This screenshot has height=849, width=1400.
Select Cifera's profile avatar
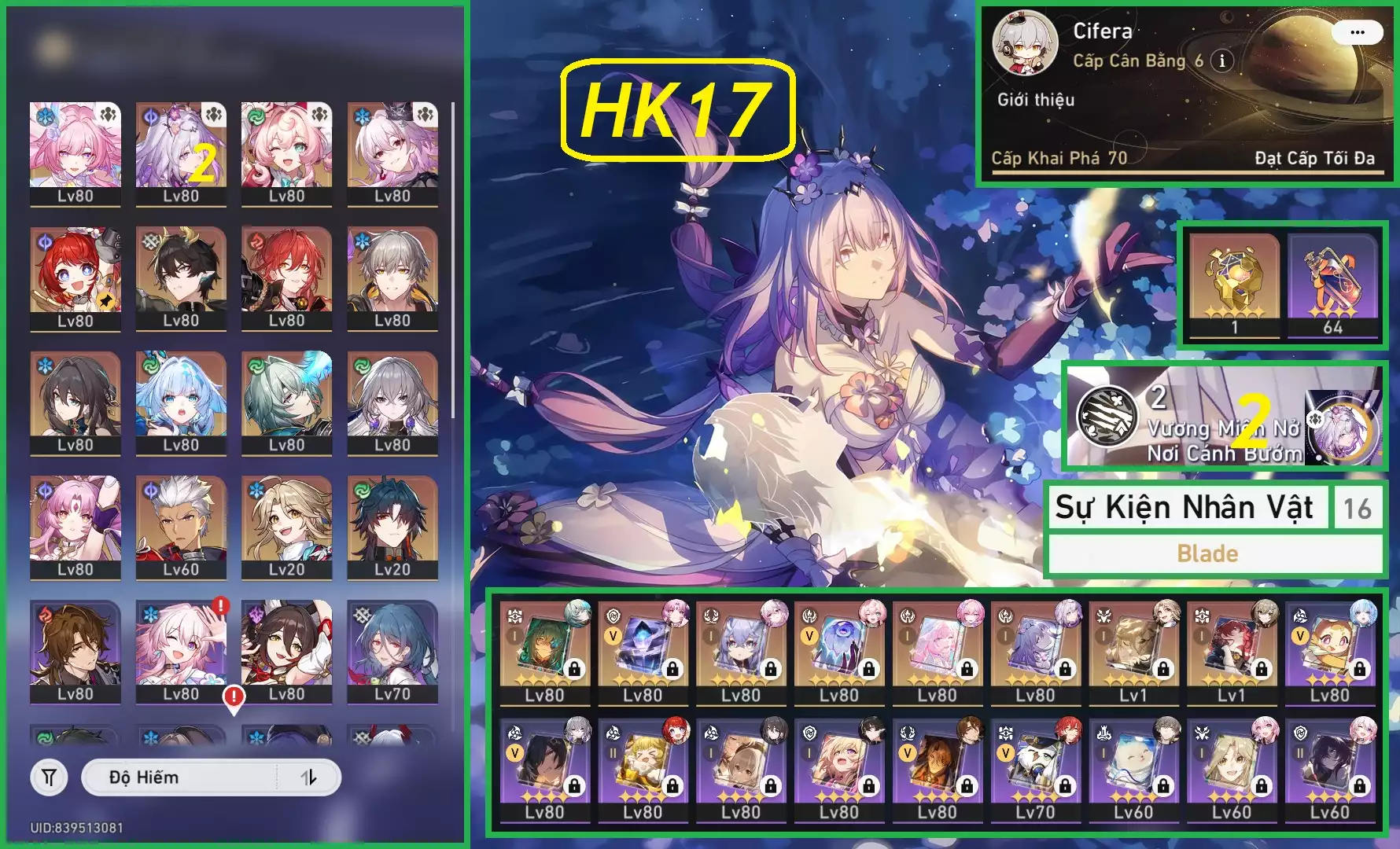[x=1024, y=43]
